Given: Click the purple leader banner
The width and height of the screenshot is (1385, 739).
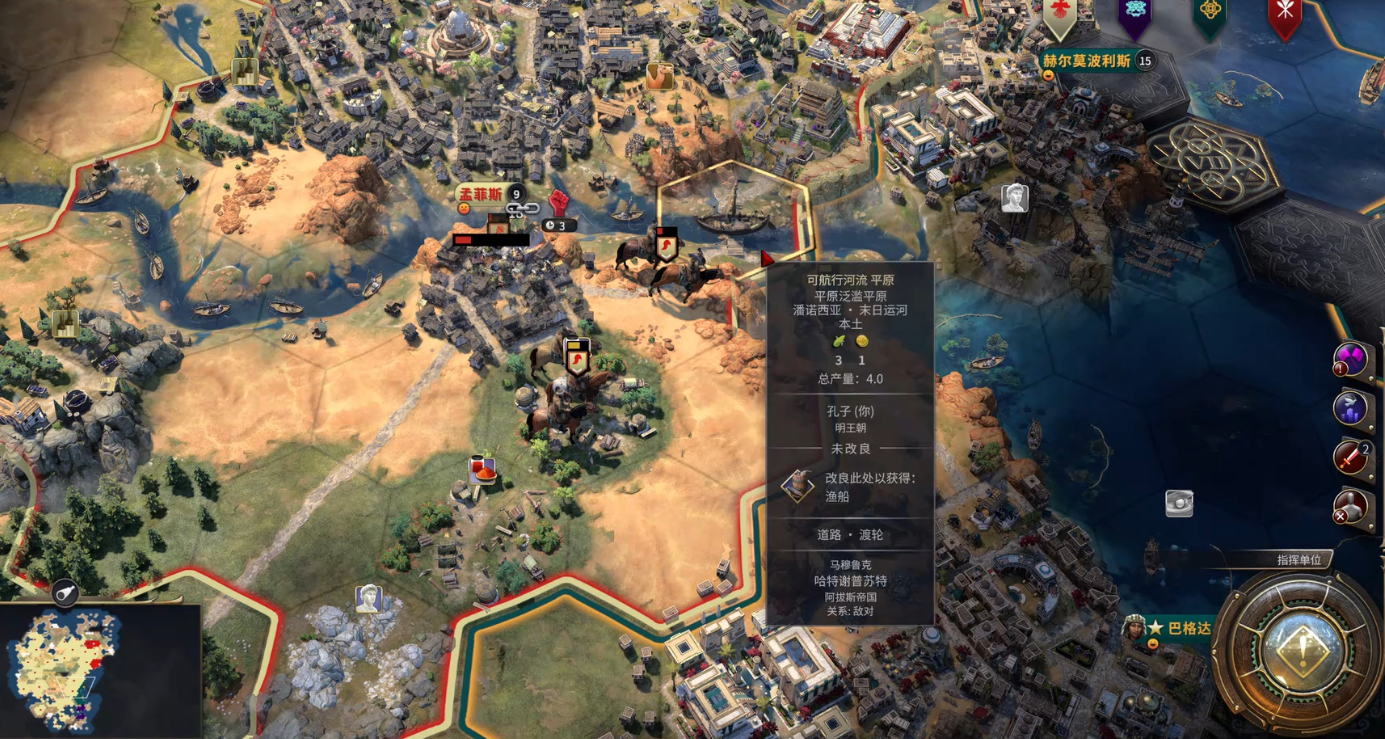Looking at the screenshot, I should (1135, 15).
